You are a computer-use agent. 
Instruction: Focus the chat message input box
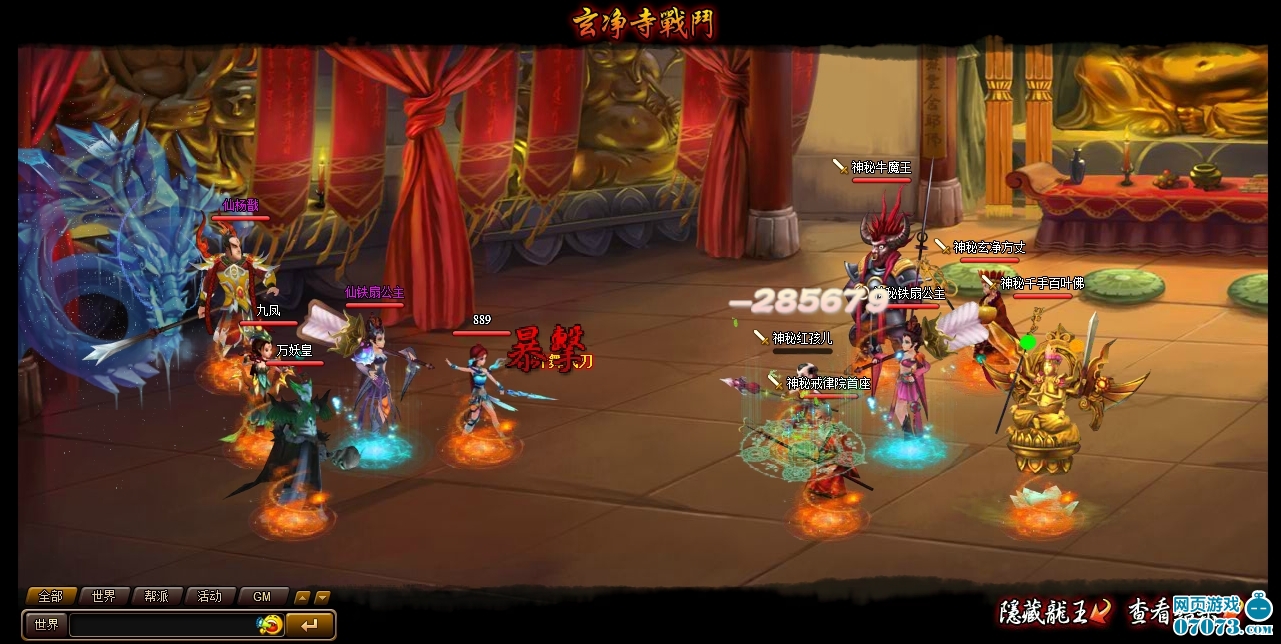(160, 625)
